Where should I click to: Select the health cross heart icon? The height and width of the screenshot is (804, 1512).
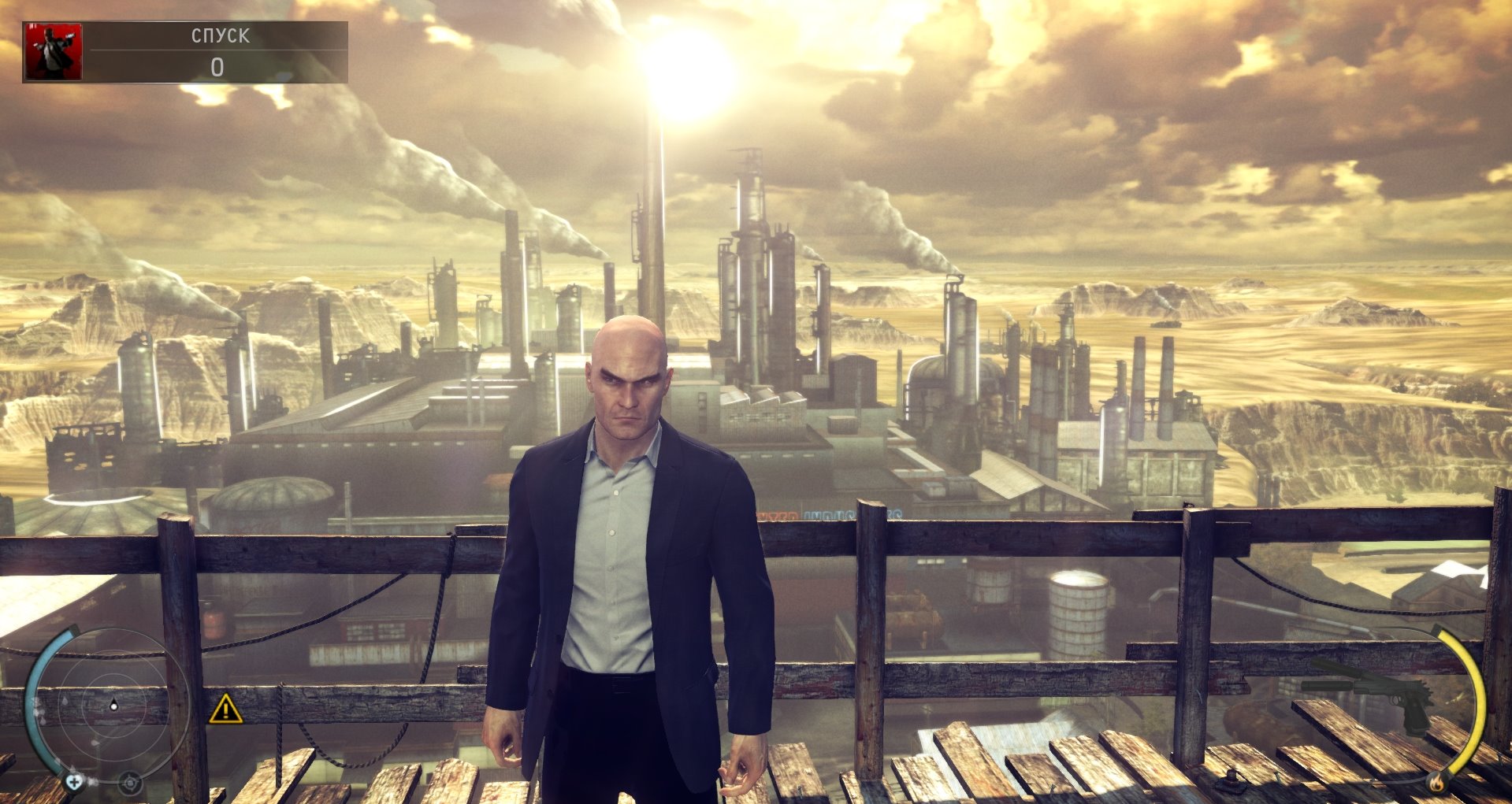click(x=74, y=781)
